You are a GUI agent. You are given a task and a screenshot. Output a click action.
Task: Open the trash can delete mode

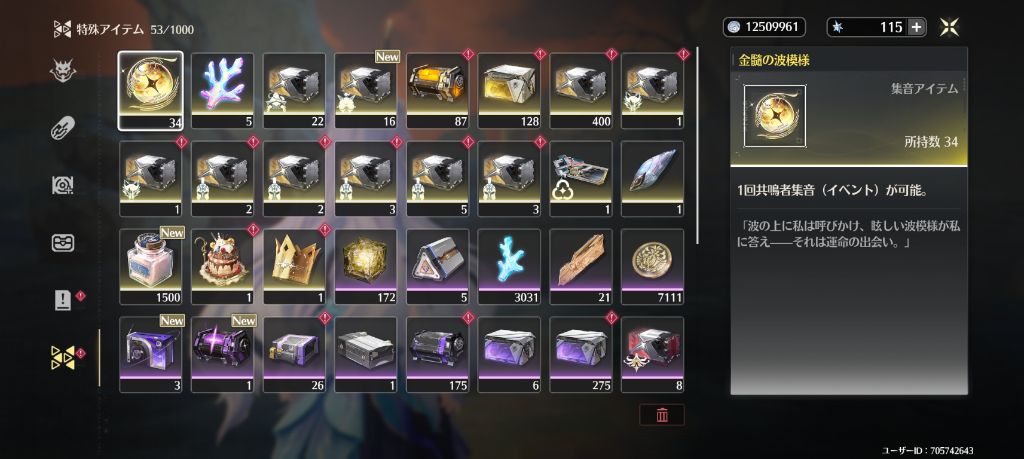point(662,414)
